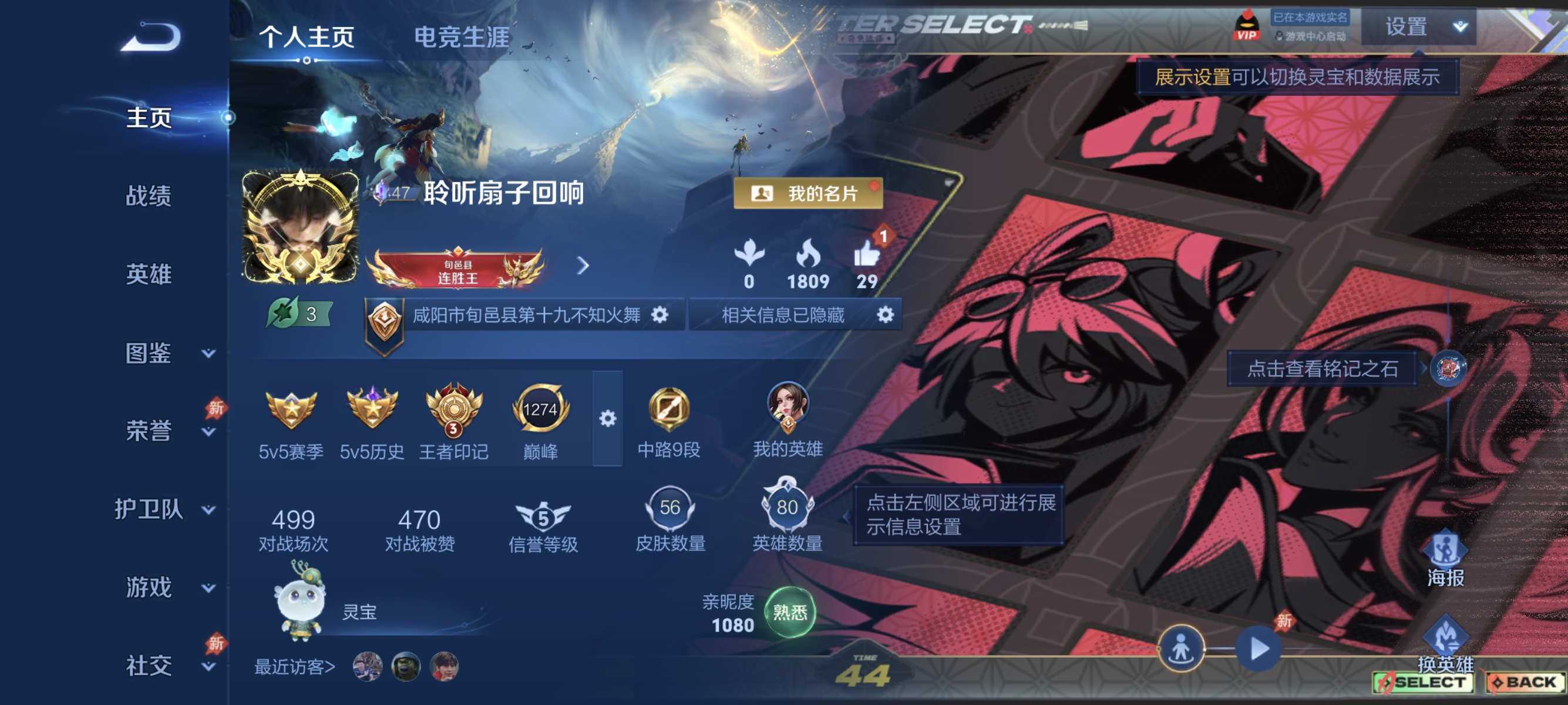Switch to the 电竞生涯 tab
This screenshot has height=705, width=1568.
pyautogui.click(x=464, y=35)
